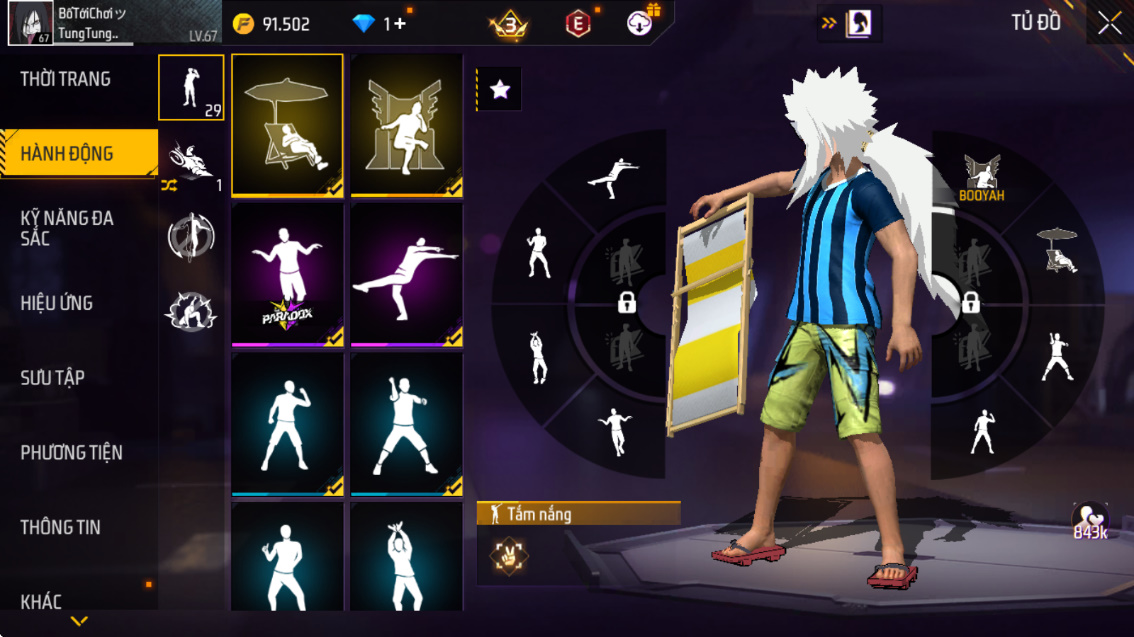Screen dimensions: 1134x637
Task: Click the gold coin balance icon
Action: pyautogui.click(x=244, y=24)
